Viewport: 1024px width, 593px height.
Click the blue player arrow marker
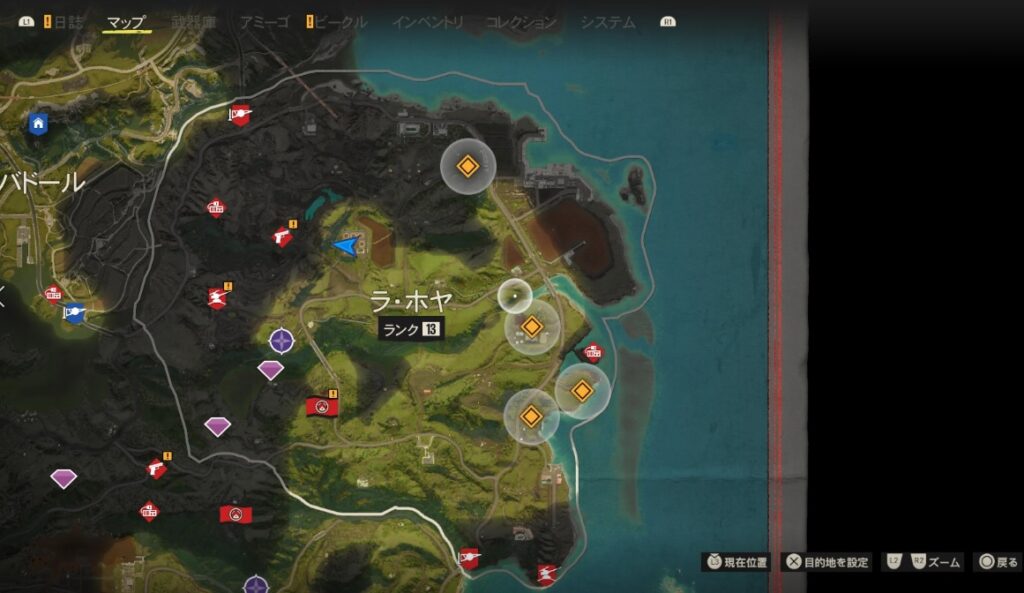(x=346, y=244)
